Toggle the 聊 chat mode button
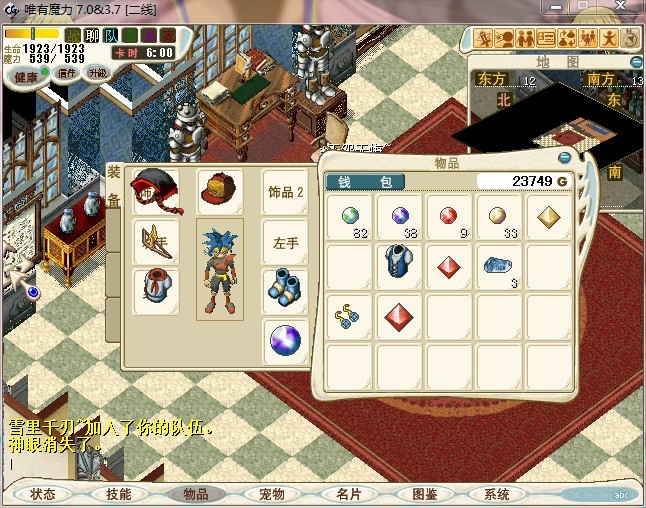The height and width of the screenshot is (508, 646). [x=92, y=35]
